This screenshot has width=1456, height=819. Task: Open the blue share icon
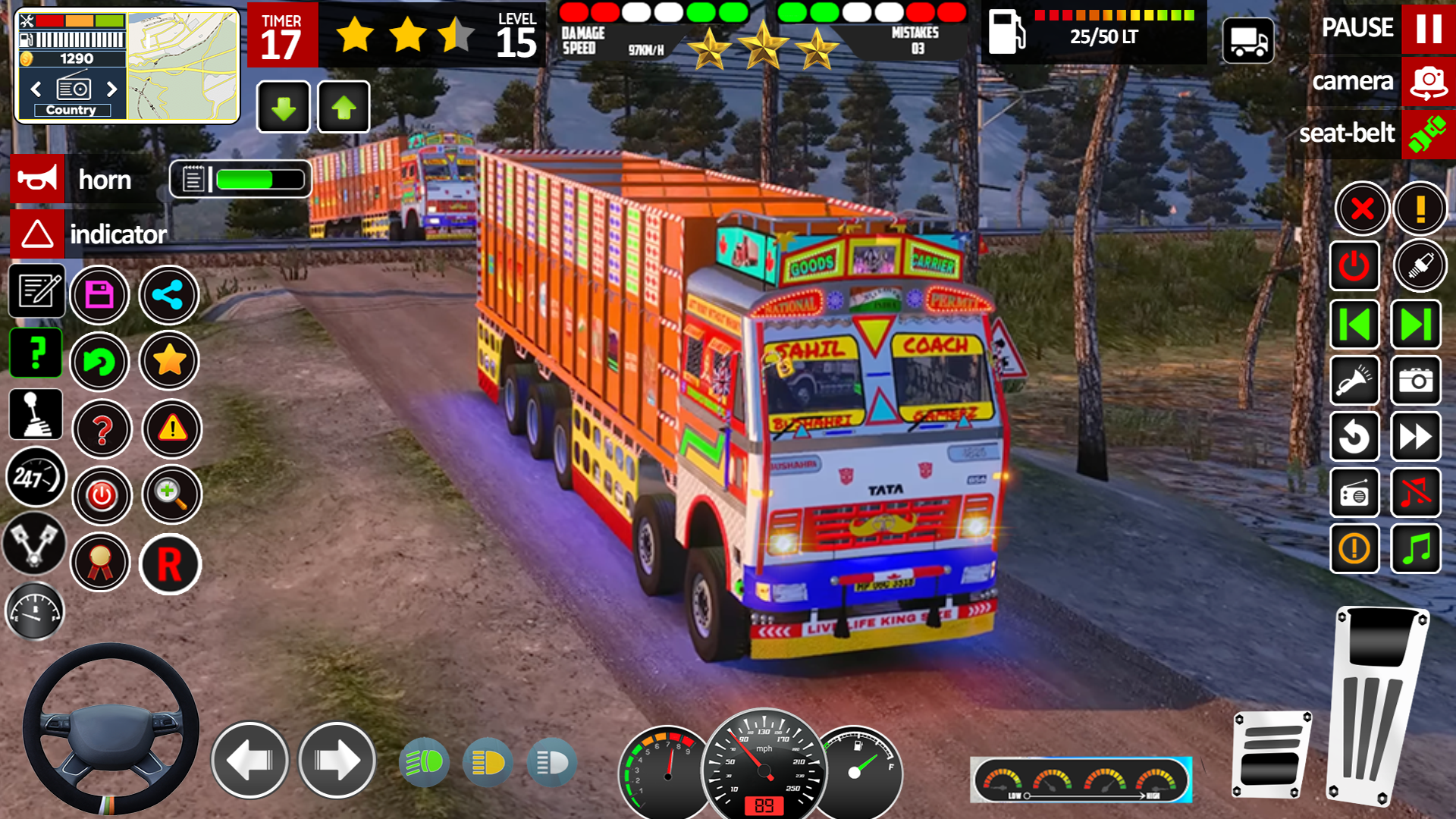coord(168,295)
